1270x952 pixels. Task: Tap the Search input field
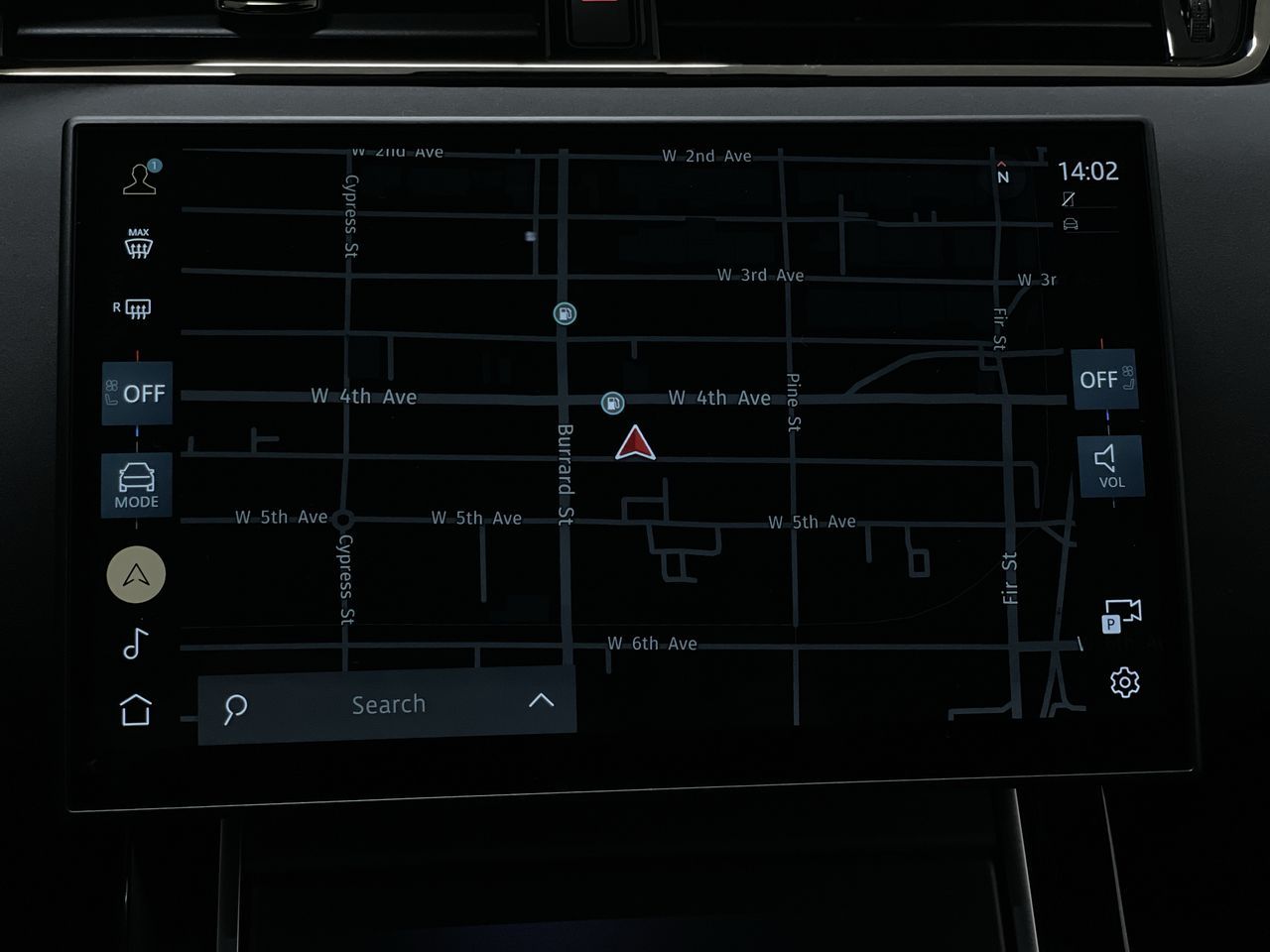(387, 703)
